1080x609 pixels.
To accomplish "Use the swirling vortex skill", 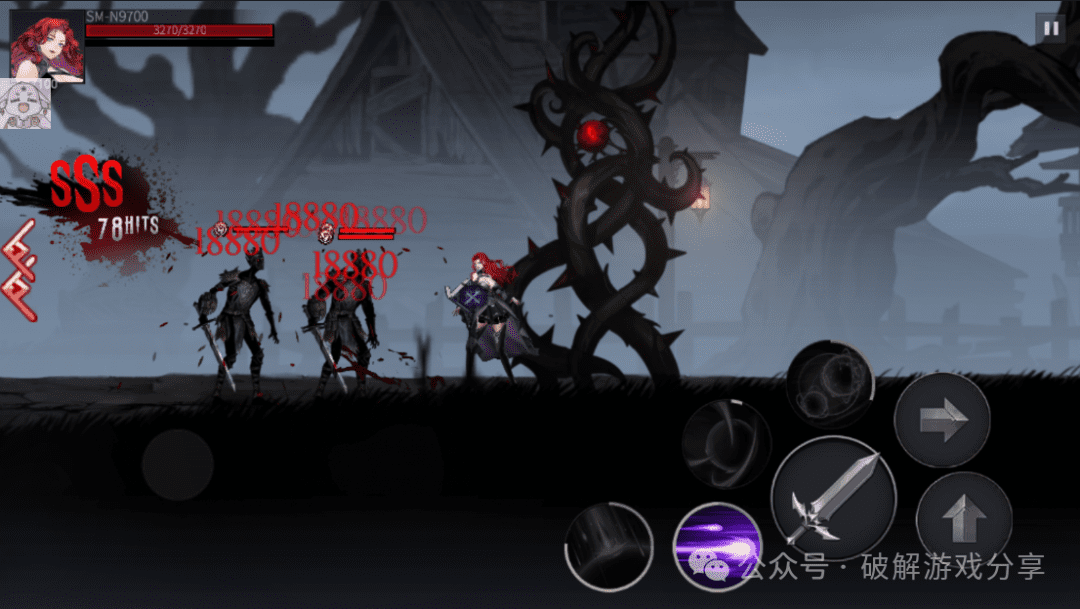I will 726,444.
